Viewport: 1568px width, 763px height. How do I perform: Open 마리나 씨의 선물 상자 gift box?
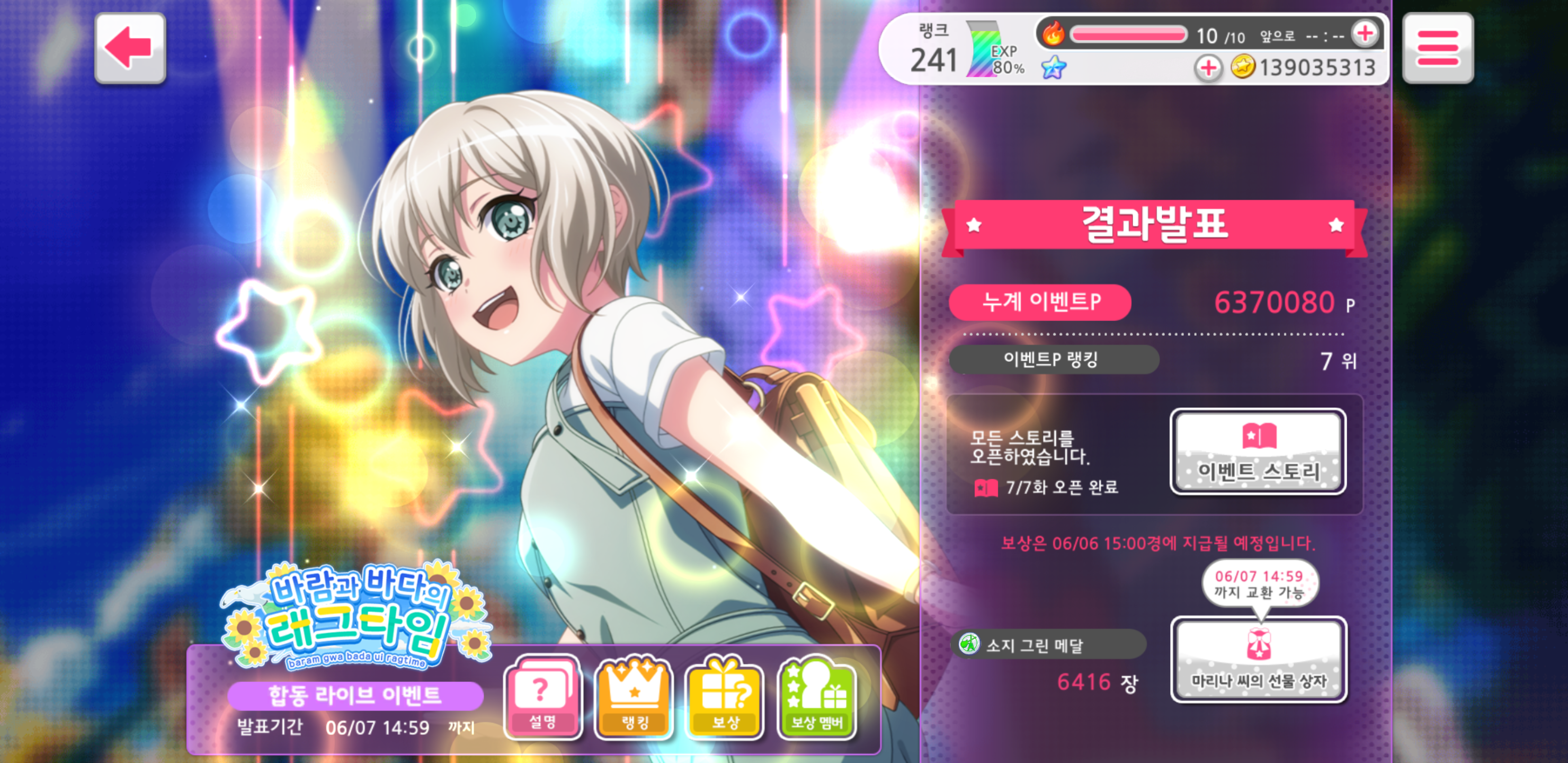(1259, 660)
